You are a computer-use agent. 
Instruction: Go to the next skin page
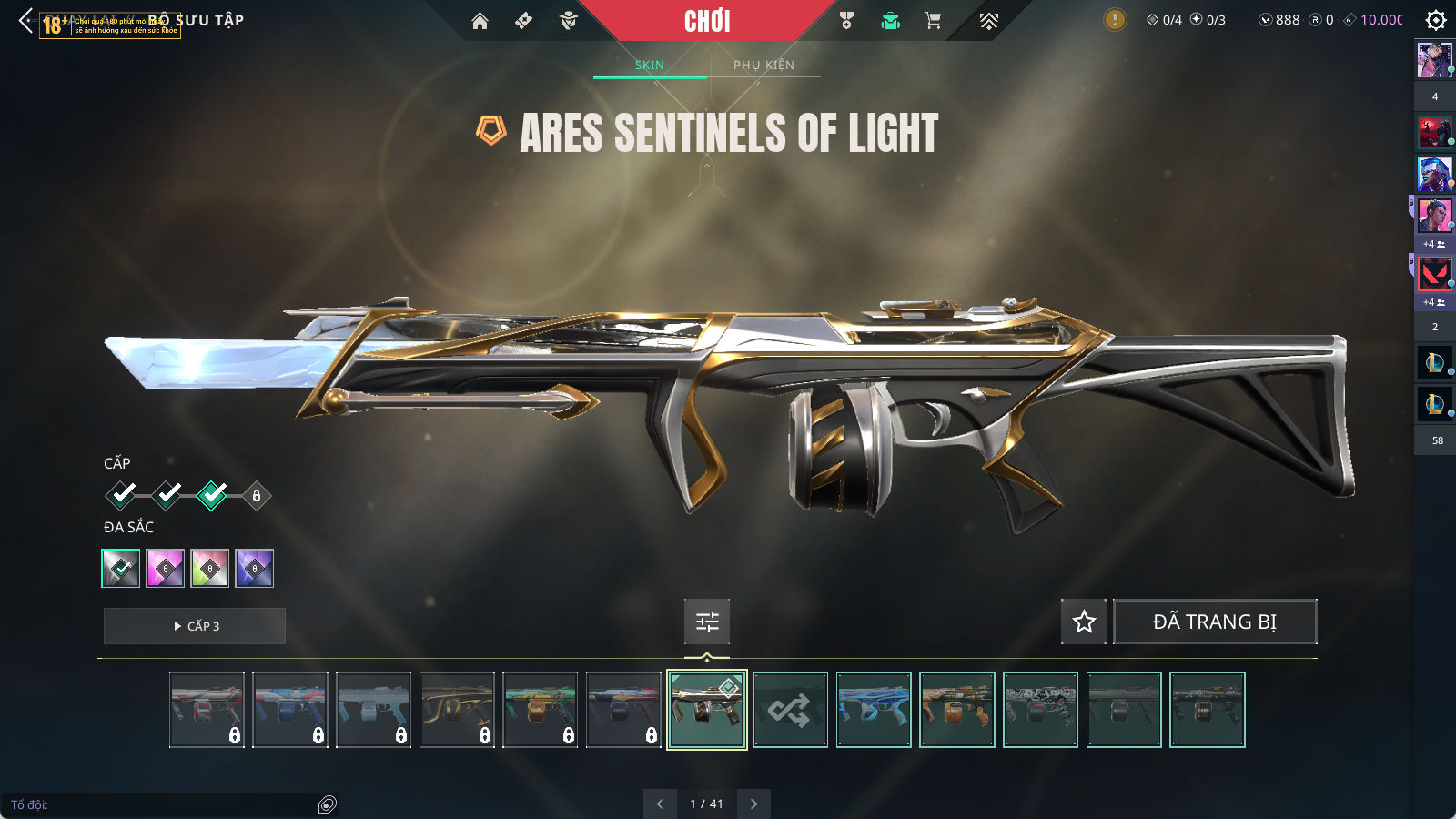753,804
